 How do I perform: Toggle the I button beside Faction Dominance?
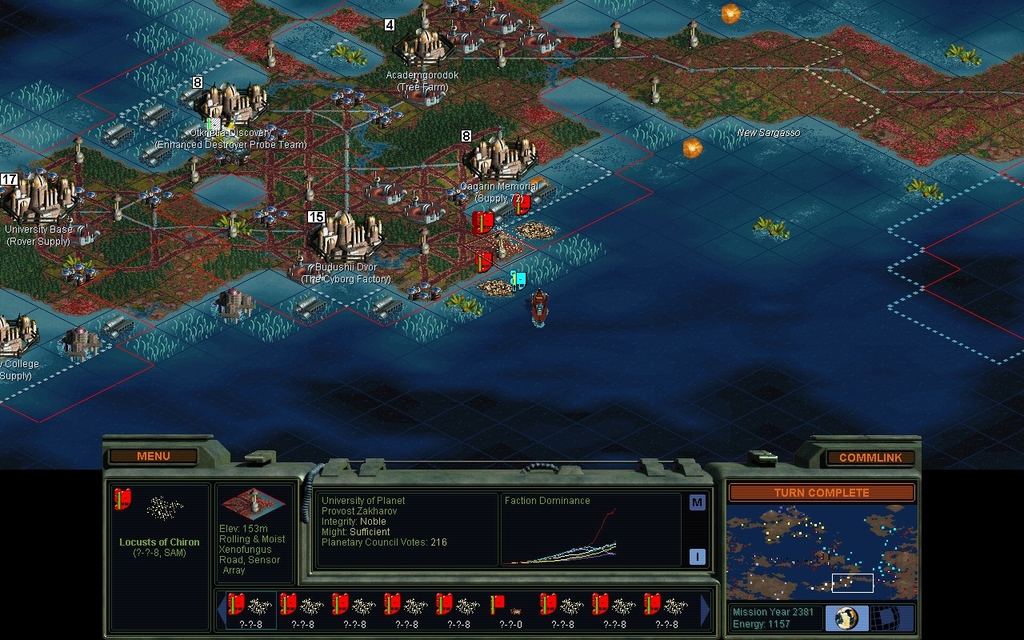[697, 557]
